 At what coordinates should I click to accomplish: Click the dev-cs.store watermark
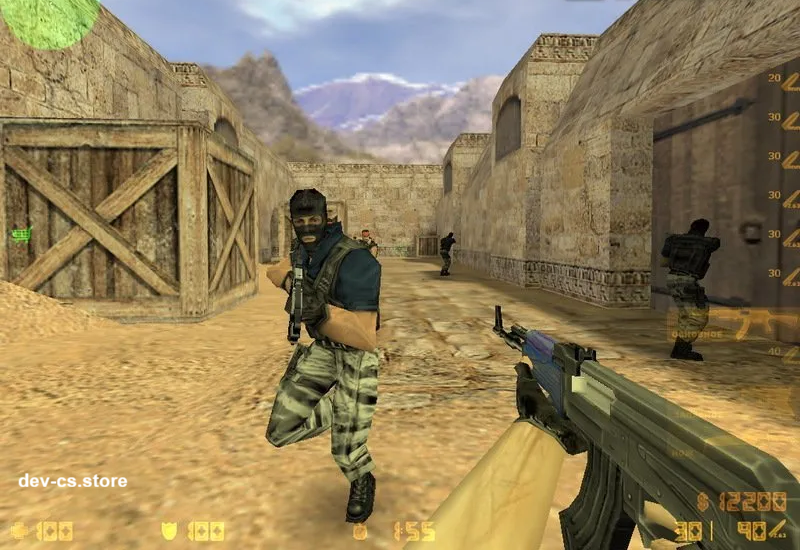pos(73,481)
